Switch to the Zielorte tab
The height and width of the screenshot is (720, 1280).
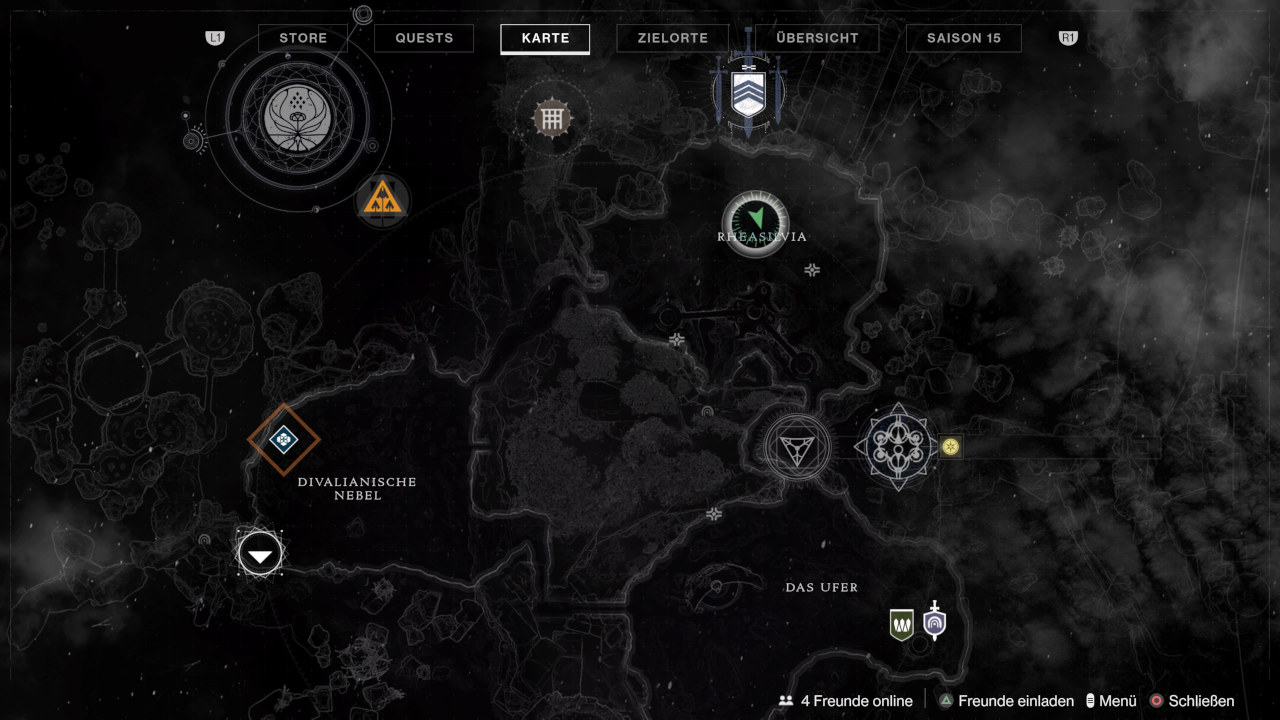[x=673, y=38]
